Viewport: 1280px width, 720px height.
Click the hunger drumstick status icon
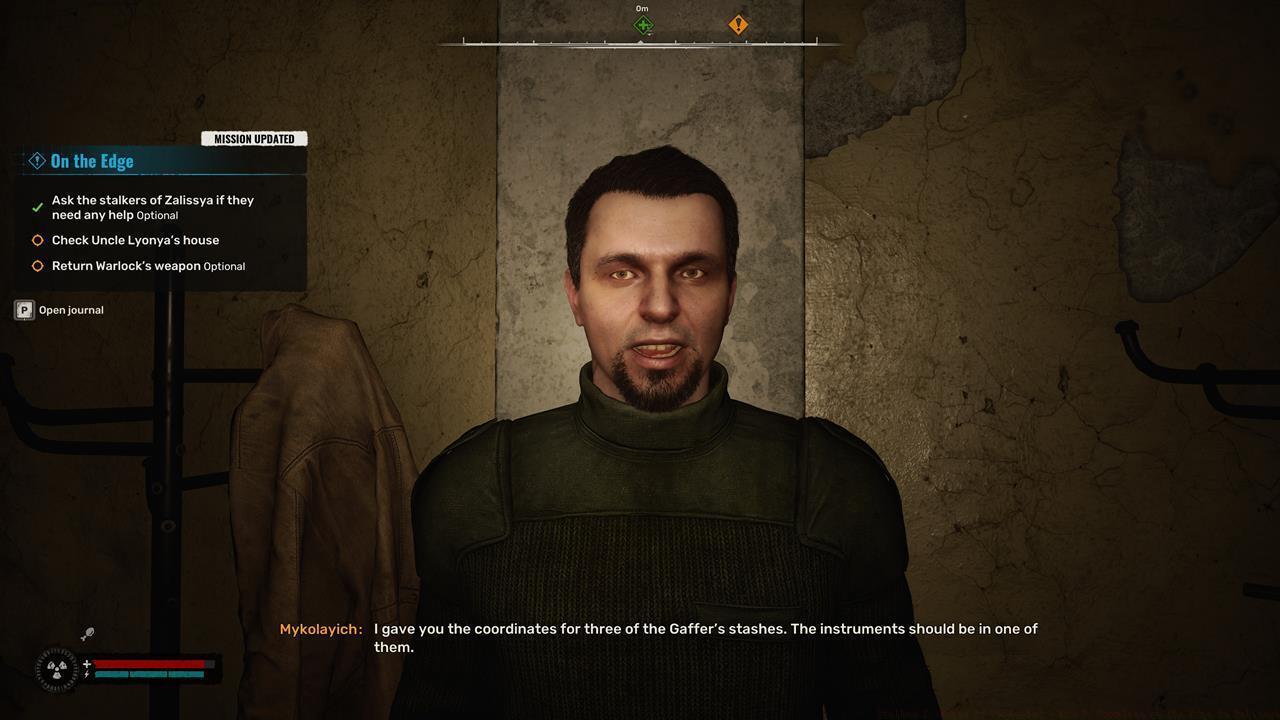(86, 632)
